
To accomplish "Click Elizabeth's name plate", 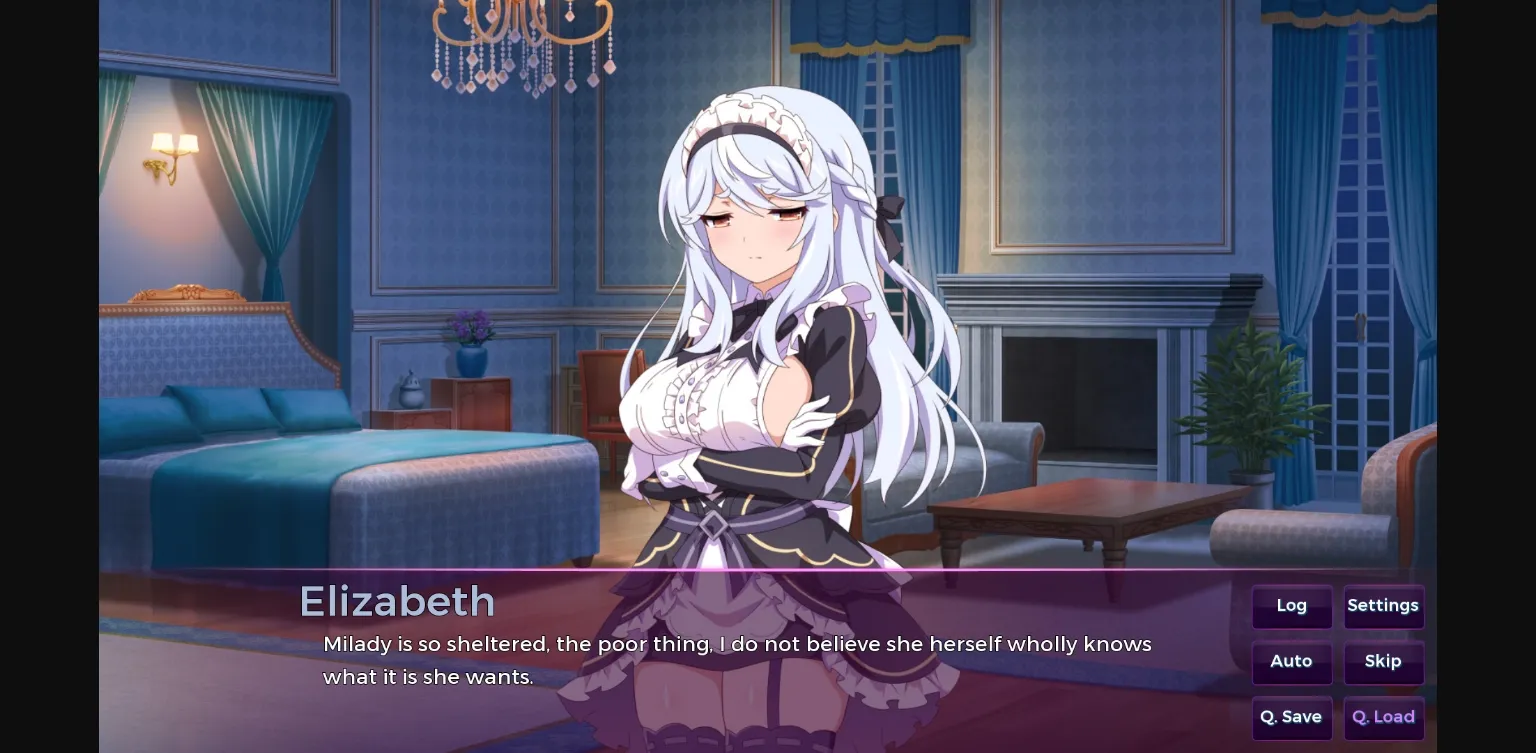I will (398, 601).
